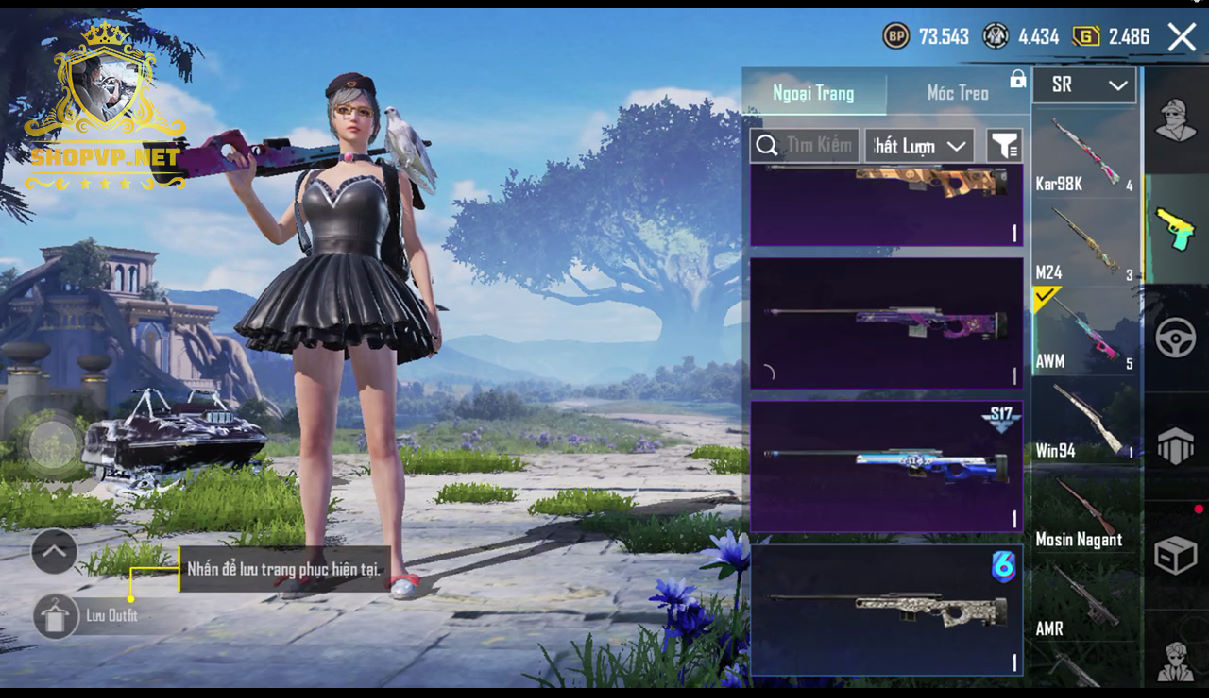Switch to the Ngoại Trang tab
Screen dimensions: 1209x698
813,93
